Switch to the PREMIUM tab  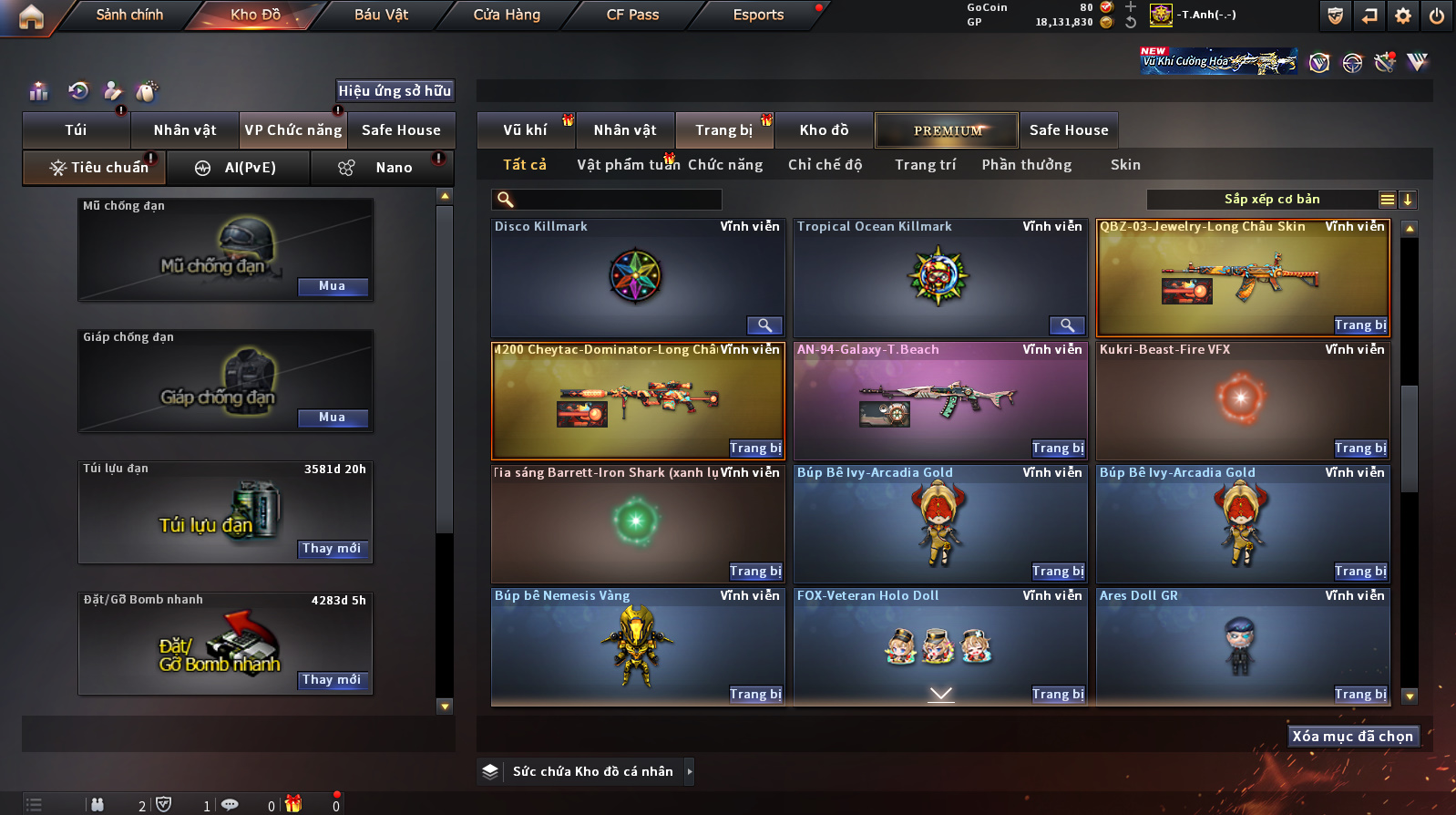(948, 130)
